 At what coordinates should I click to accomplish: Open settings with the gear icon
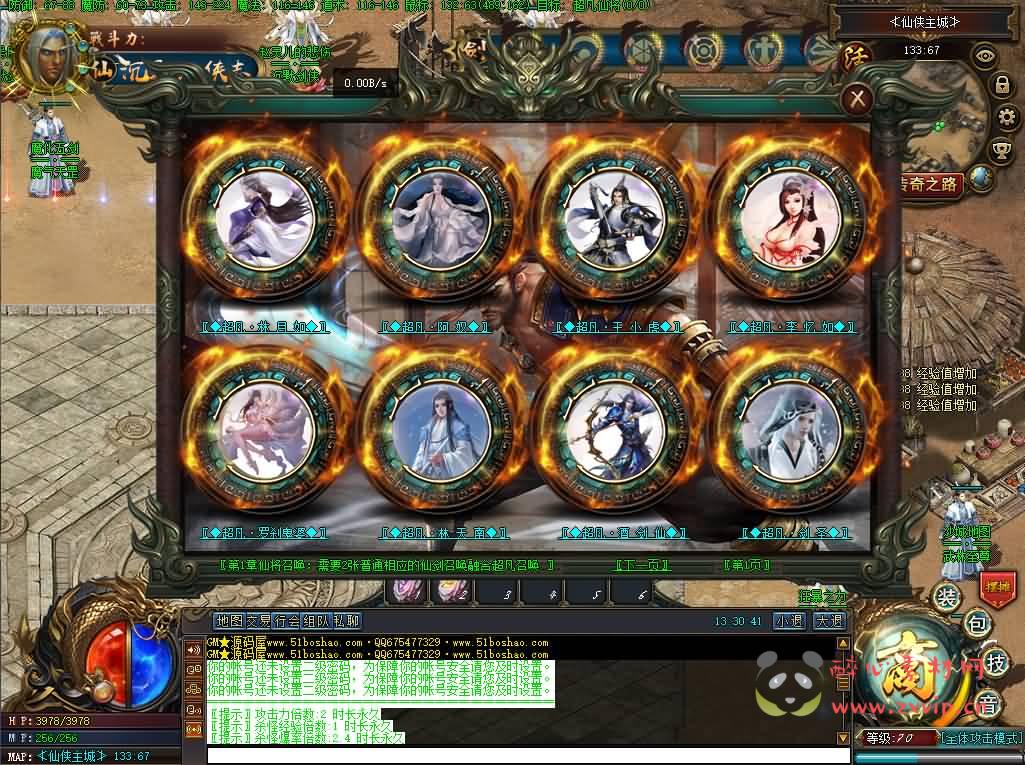pyautogui.click(x=1008, y=118)
